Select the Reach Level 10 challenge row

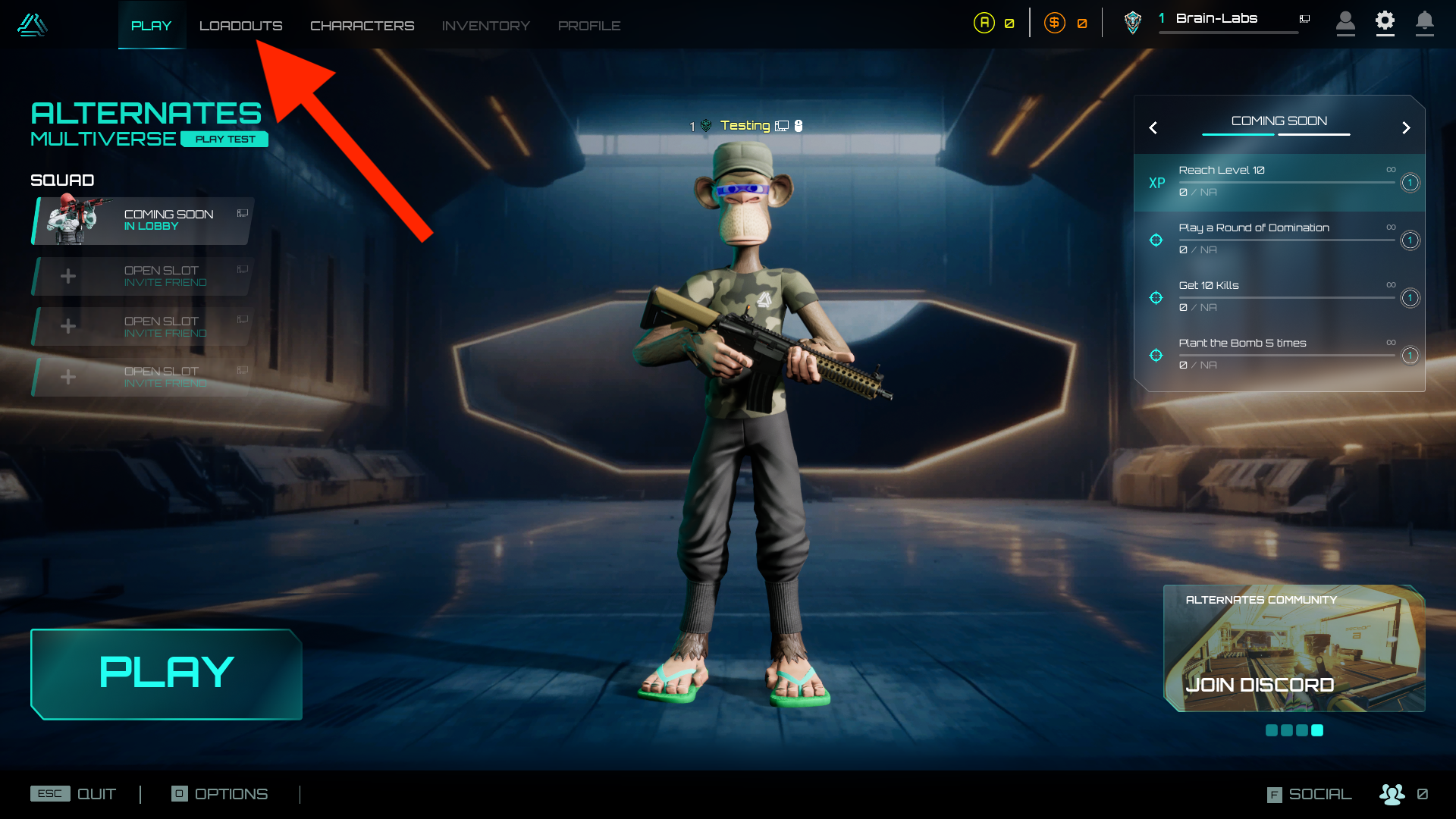(x=1279, y=182)
